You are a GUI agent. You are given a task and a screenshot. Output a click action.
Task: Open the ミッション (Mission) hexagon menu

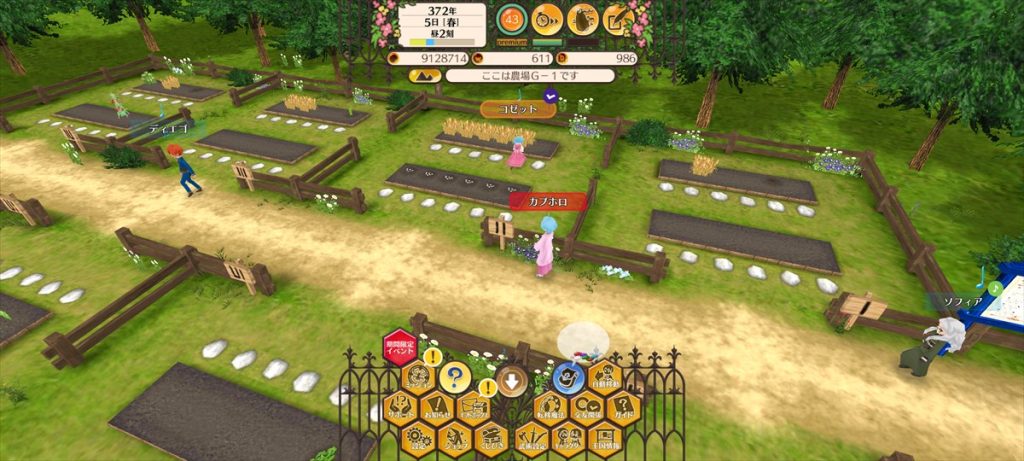point(418,378)
